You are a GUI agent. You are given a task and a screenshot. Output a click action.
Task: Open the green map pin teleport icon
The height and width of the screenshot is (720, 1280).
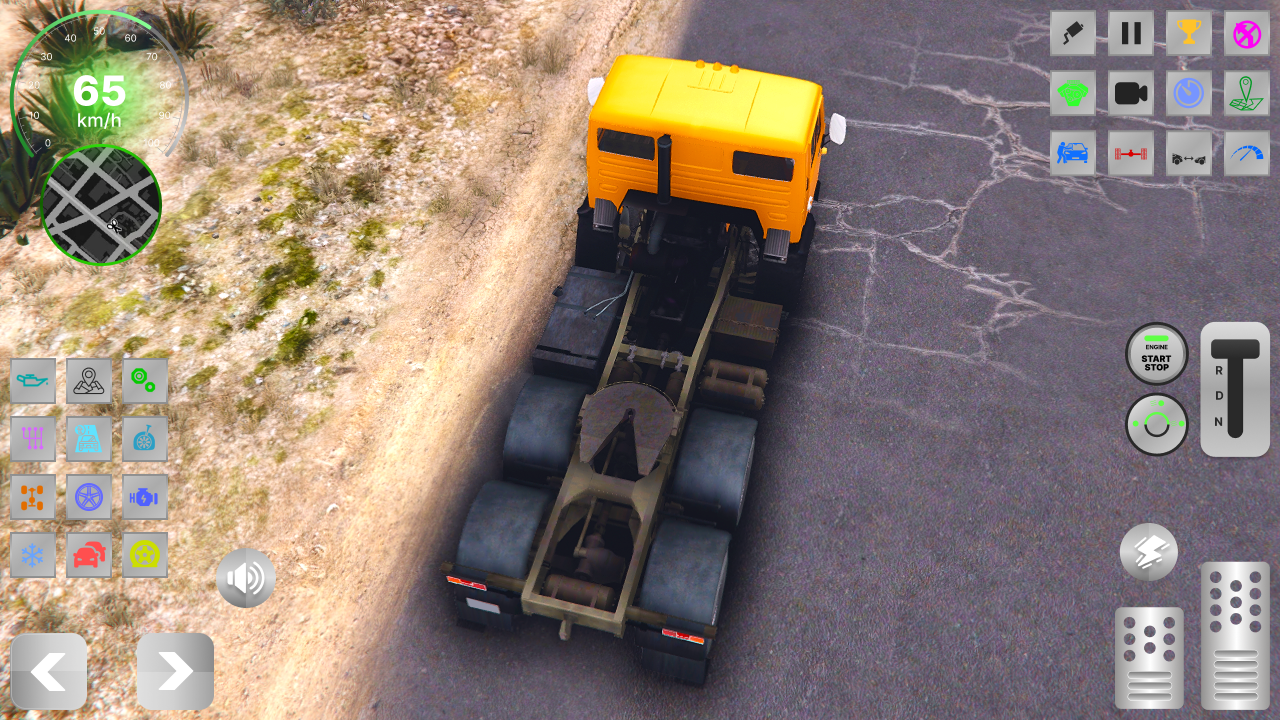[1247, 93]
